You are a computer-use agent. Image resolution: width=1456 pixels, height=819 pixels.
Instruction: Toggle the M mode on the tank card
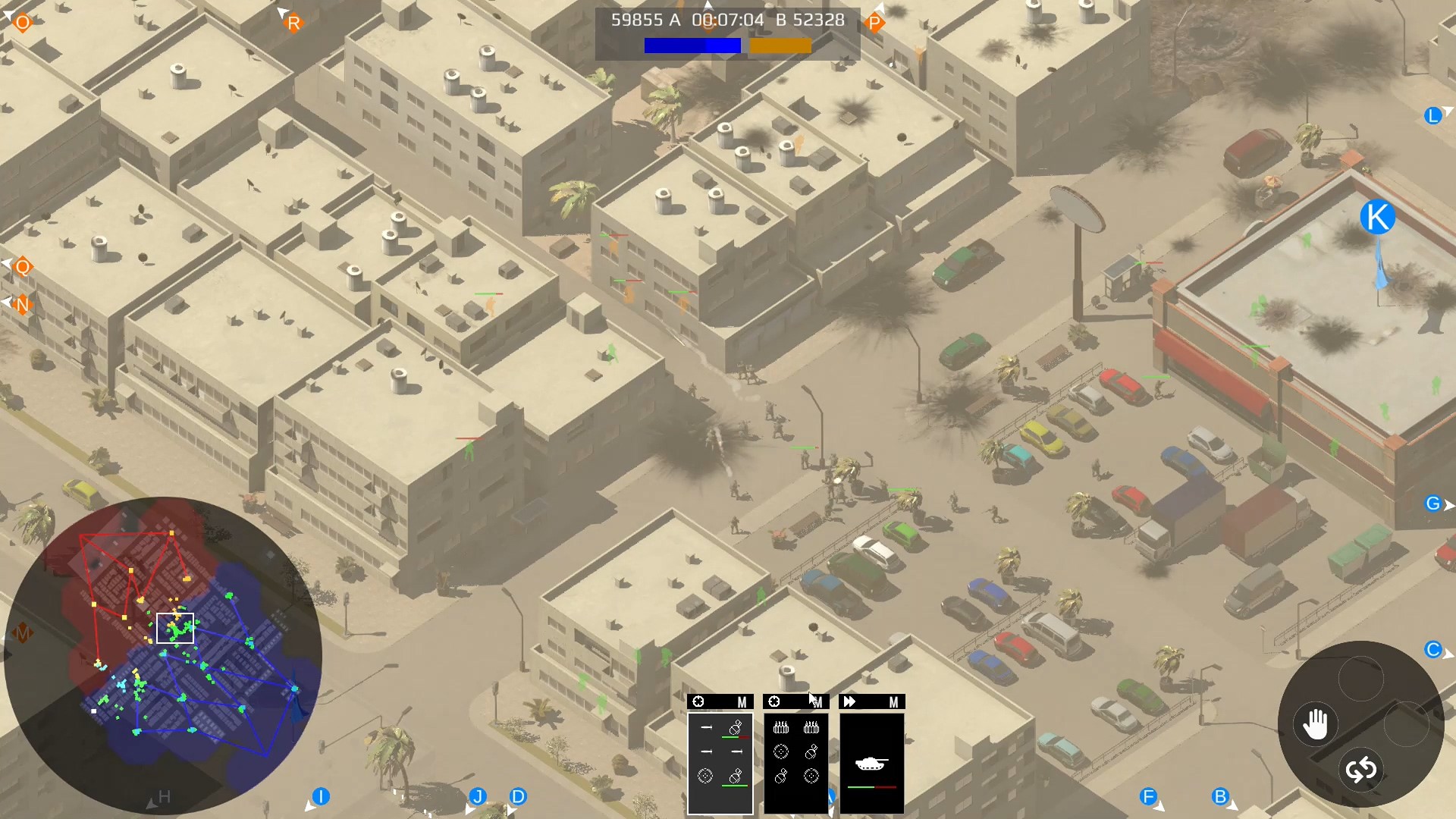pos(894,703)
